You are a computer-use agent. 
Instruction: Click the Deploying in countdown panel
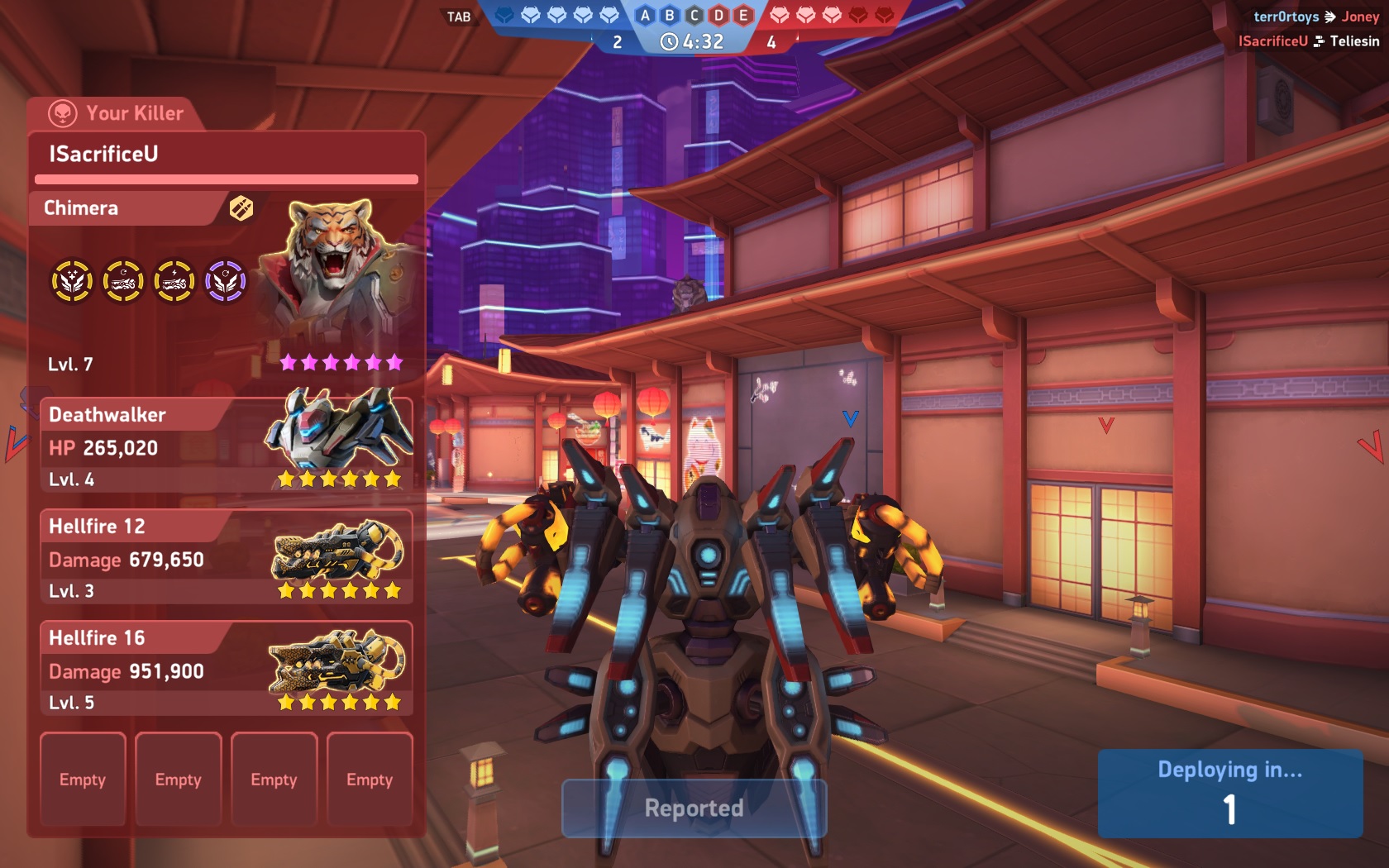click(1229, 794)
